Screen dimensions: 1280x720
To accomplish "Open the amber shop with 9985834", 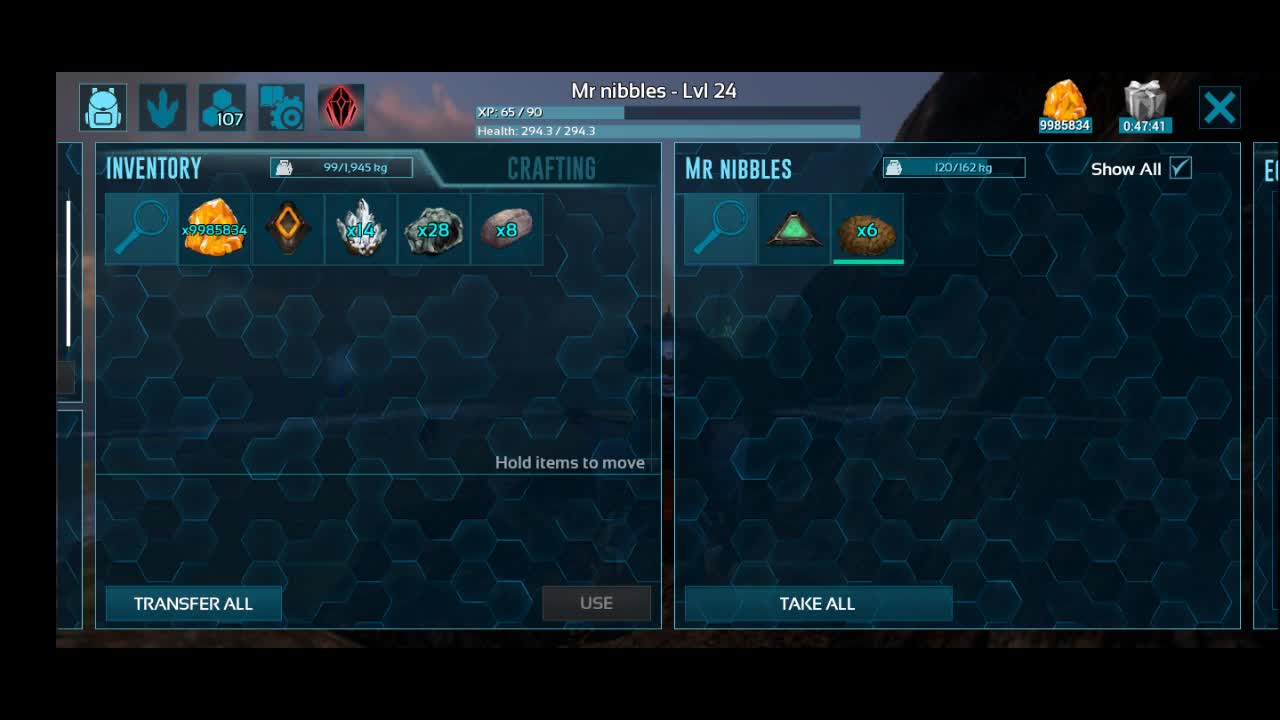I will pyautogui.click(x=1064, y=107).
